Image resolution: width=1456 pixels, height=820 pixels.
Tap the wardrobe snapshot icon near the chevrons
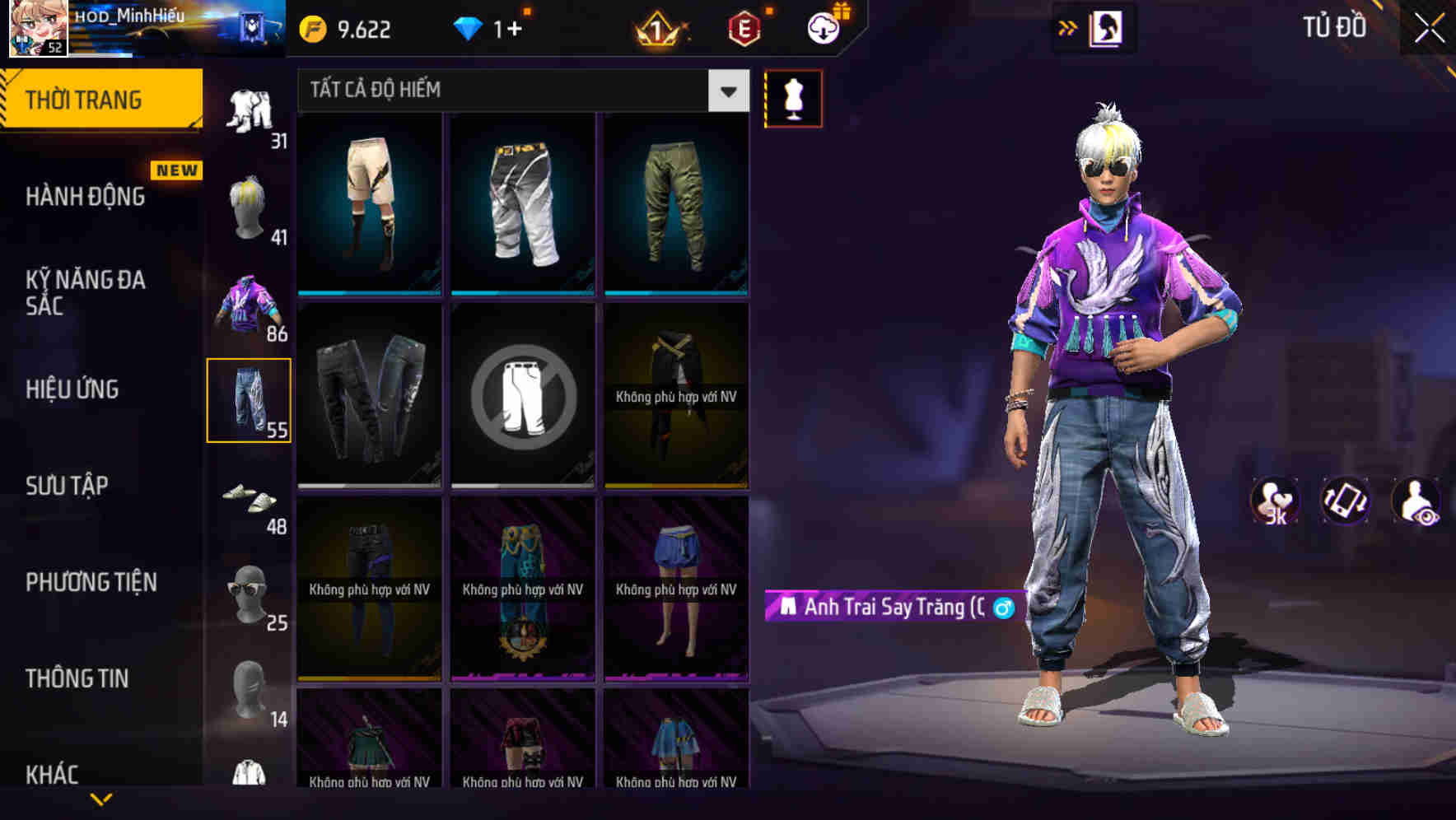(x=1108, y=27)
